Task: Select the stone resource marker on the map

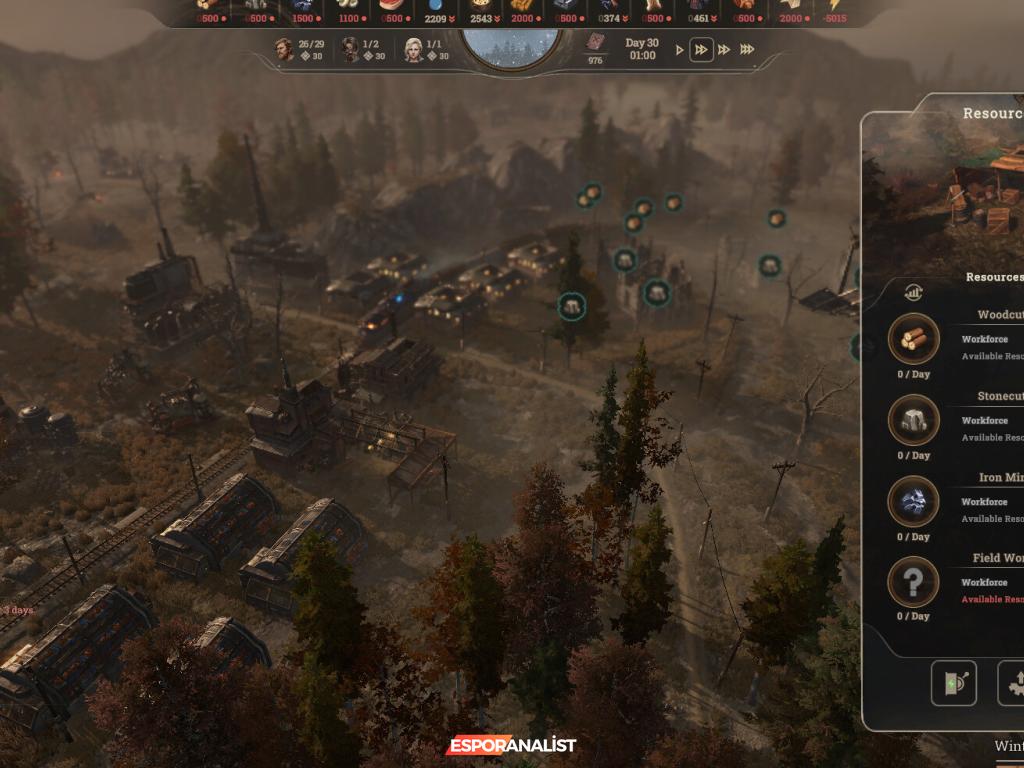Action: 571,306
